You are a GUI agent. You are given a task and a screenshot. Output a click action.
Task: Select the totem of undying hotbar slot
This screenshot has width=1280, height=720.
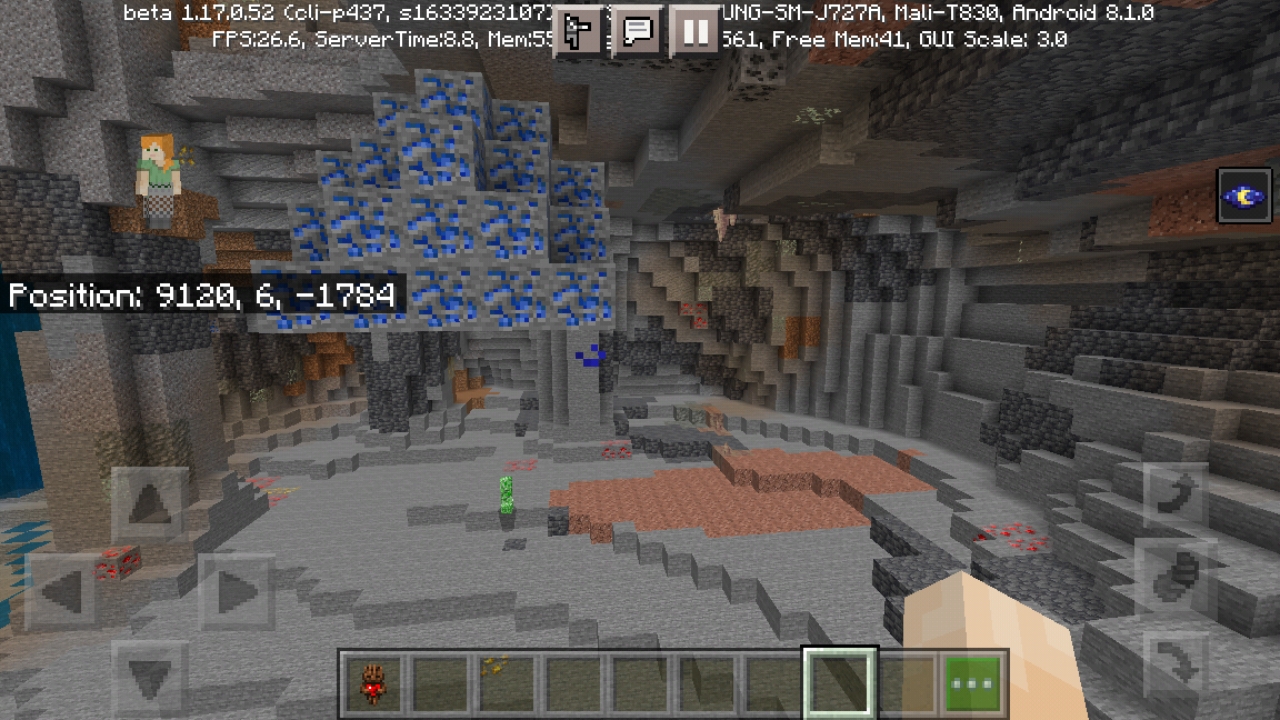[x=375, y=685]
